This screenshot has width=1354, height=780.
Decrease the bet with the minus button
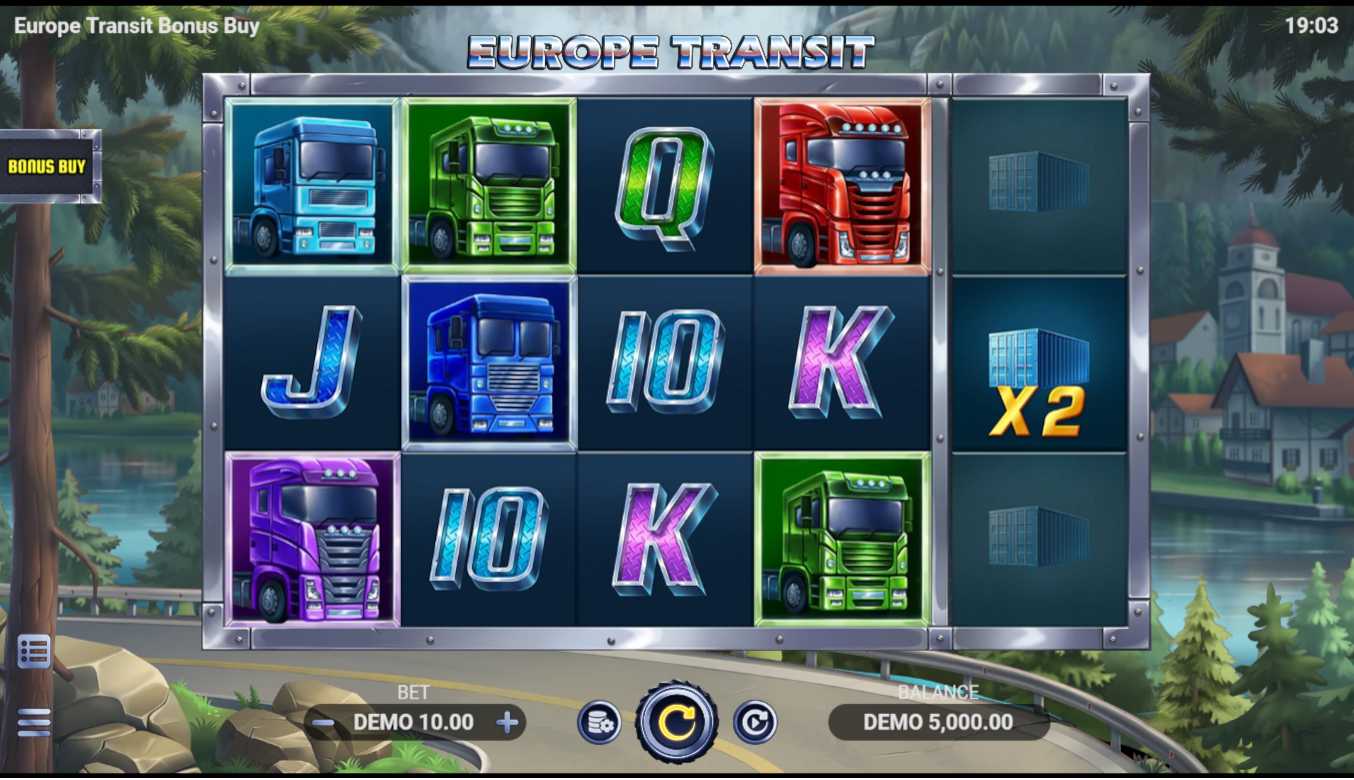point(323,722)
